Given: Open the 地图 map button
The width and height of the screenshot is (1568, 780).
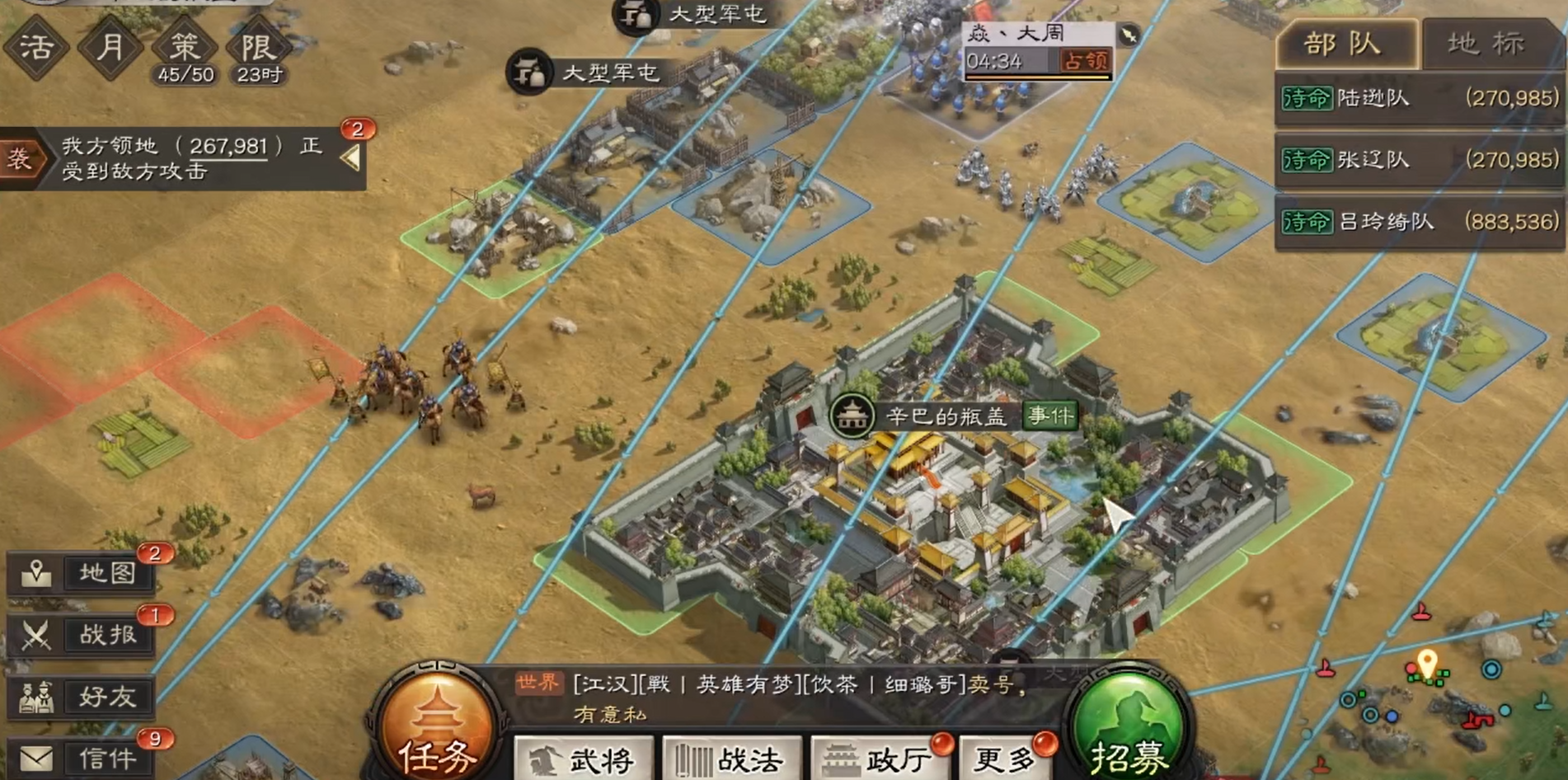Looking at the screenshot, I should coord(82,573).
